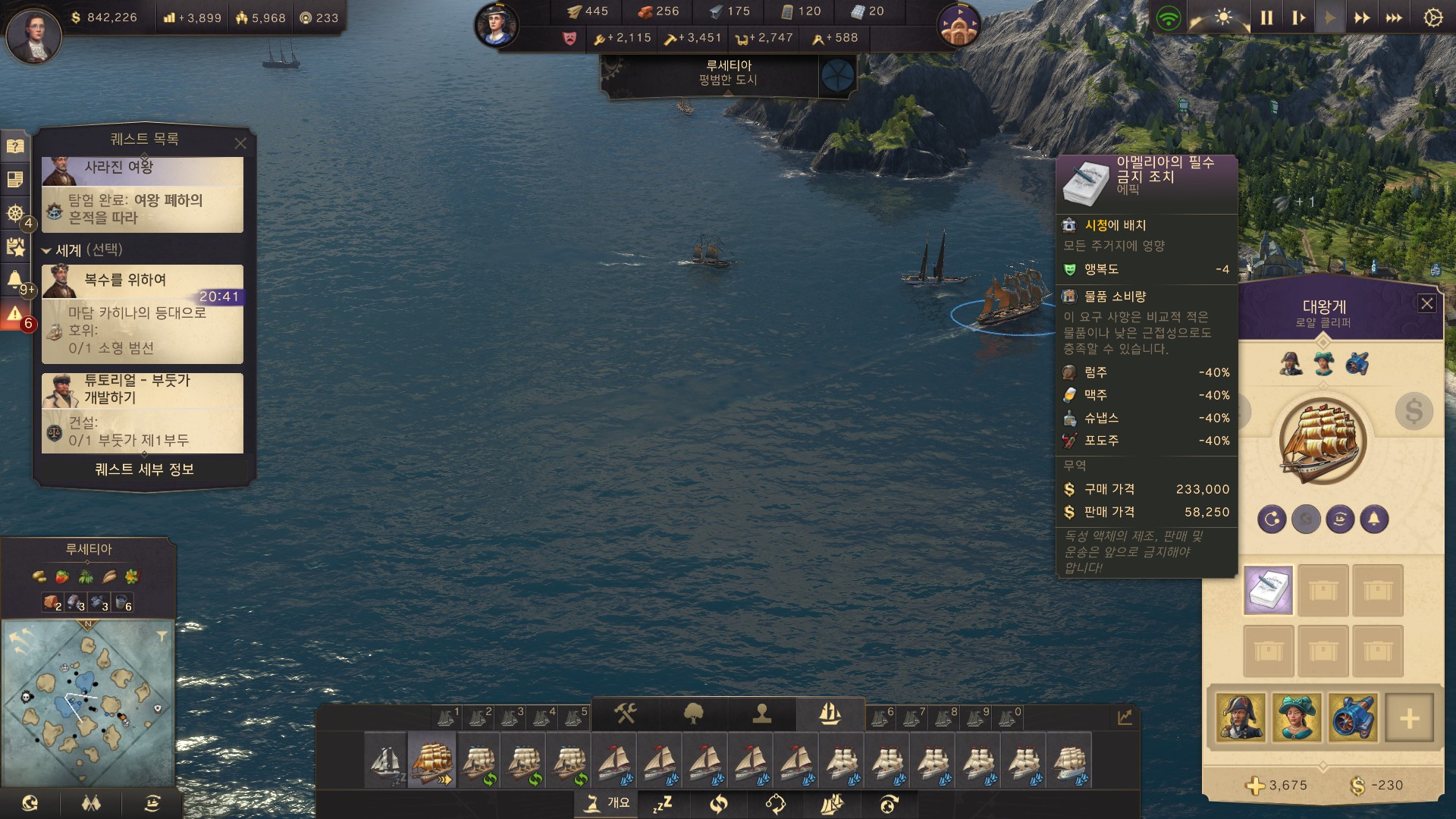
Task: Open the world globe view button
Action: (x=30, y=803)
